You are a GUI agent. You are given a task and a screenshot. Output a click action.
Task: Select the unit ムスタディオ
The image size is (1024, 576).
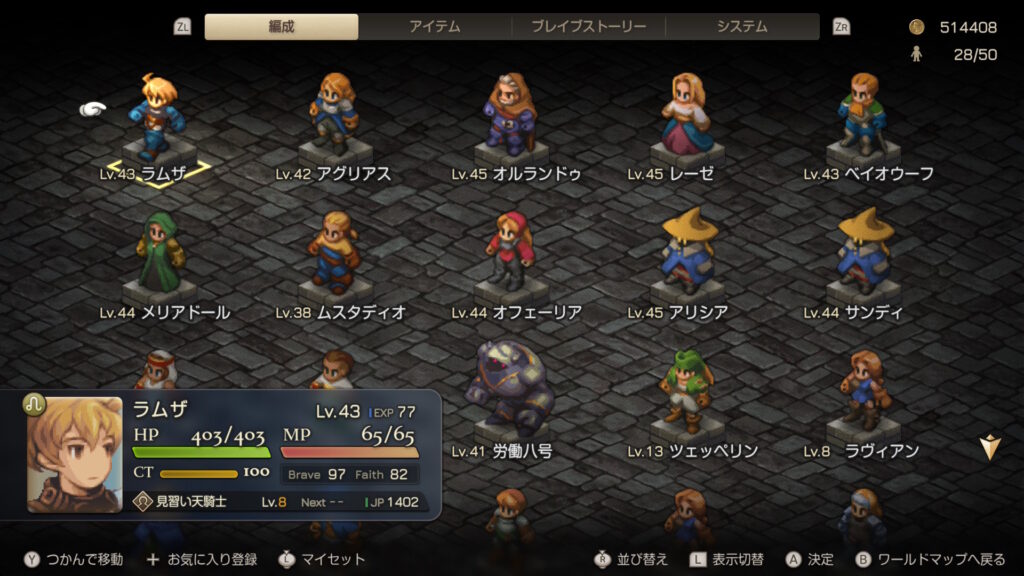click(333, 257)
